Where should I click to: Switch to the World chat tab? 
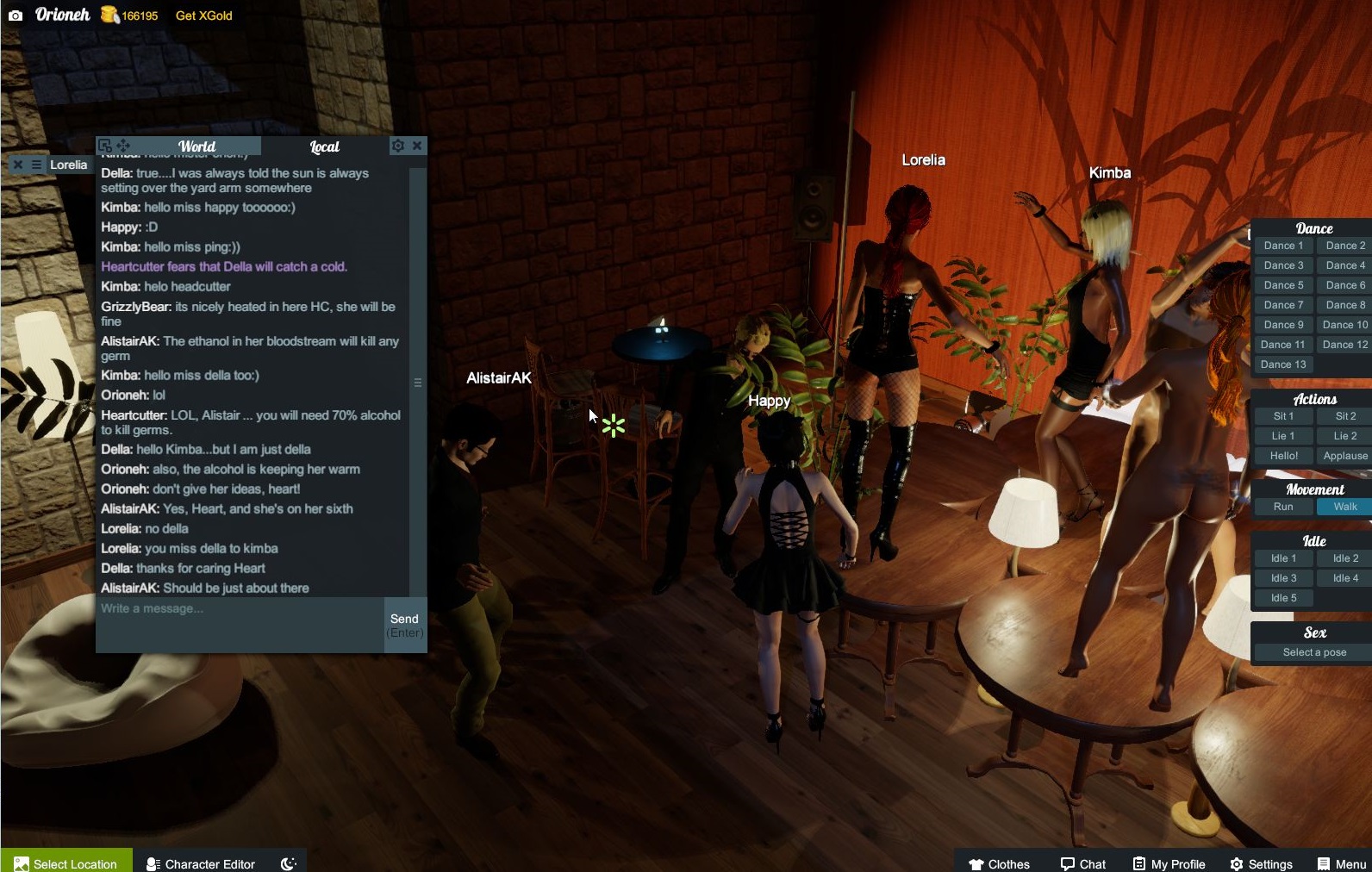[x=197, y=146]
